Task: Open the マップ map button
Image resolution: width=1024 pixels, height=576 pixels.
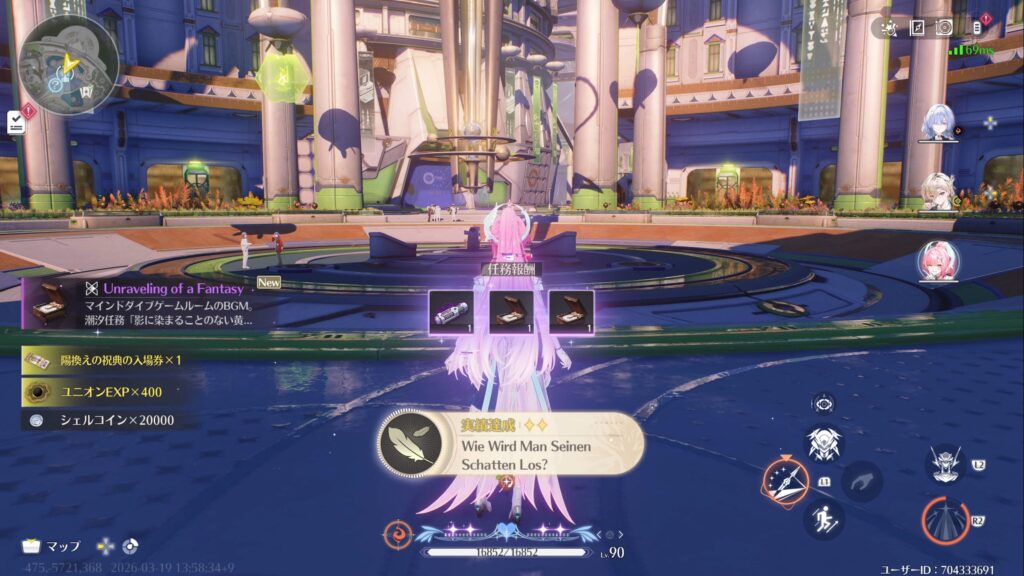Action: (x=52, y=546)
